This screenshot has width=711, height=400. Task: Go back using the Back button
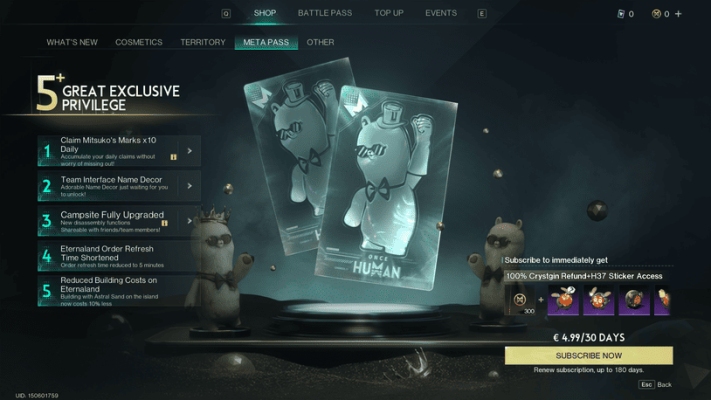[657, 384]
